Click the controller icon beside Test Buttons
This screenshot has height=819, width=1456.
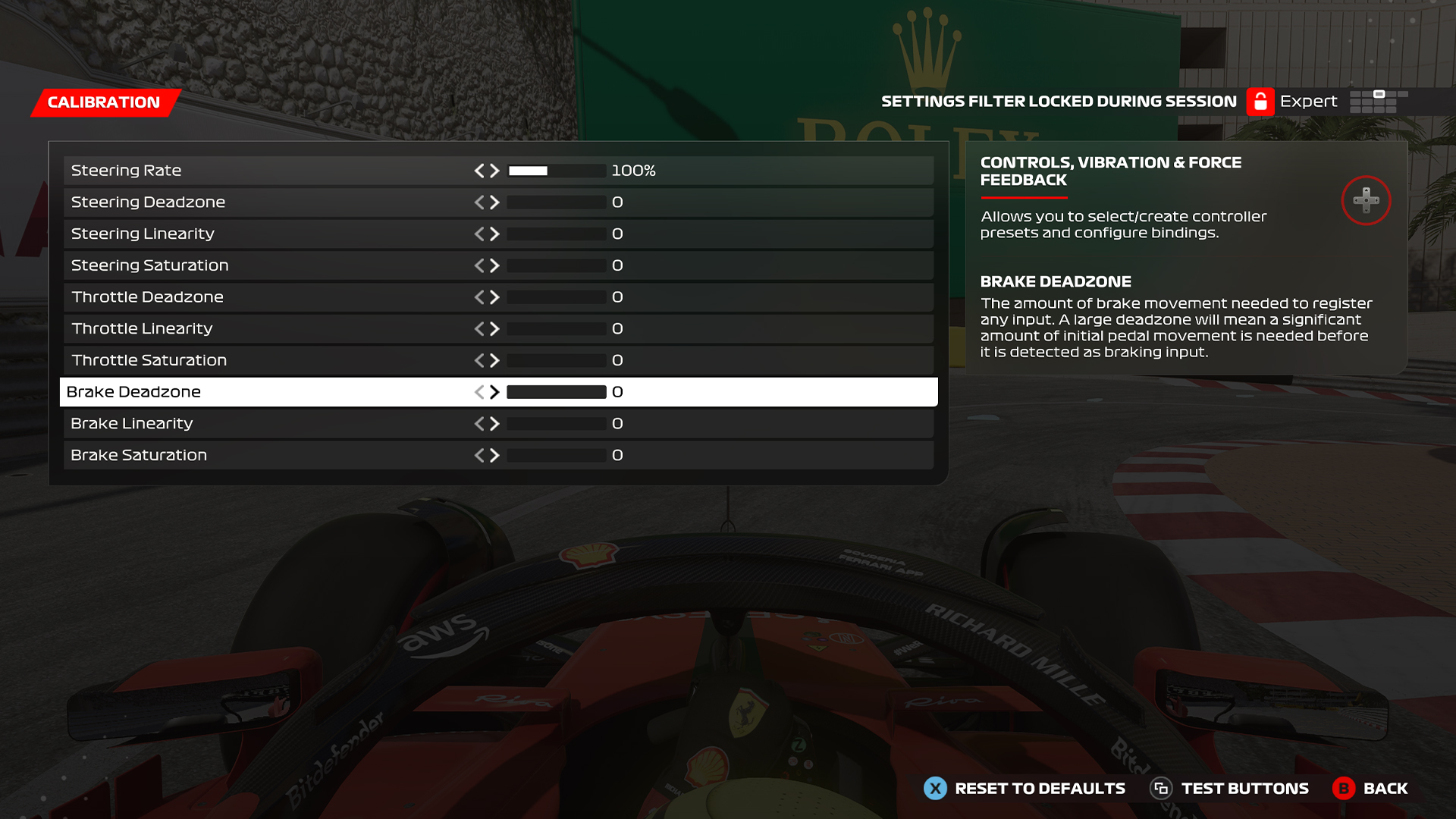(x=1162, y=789)
